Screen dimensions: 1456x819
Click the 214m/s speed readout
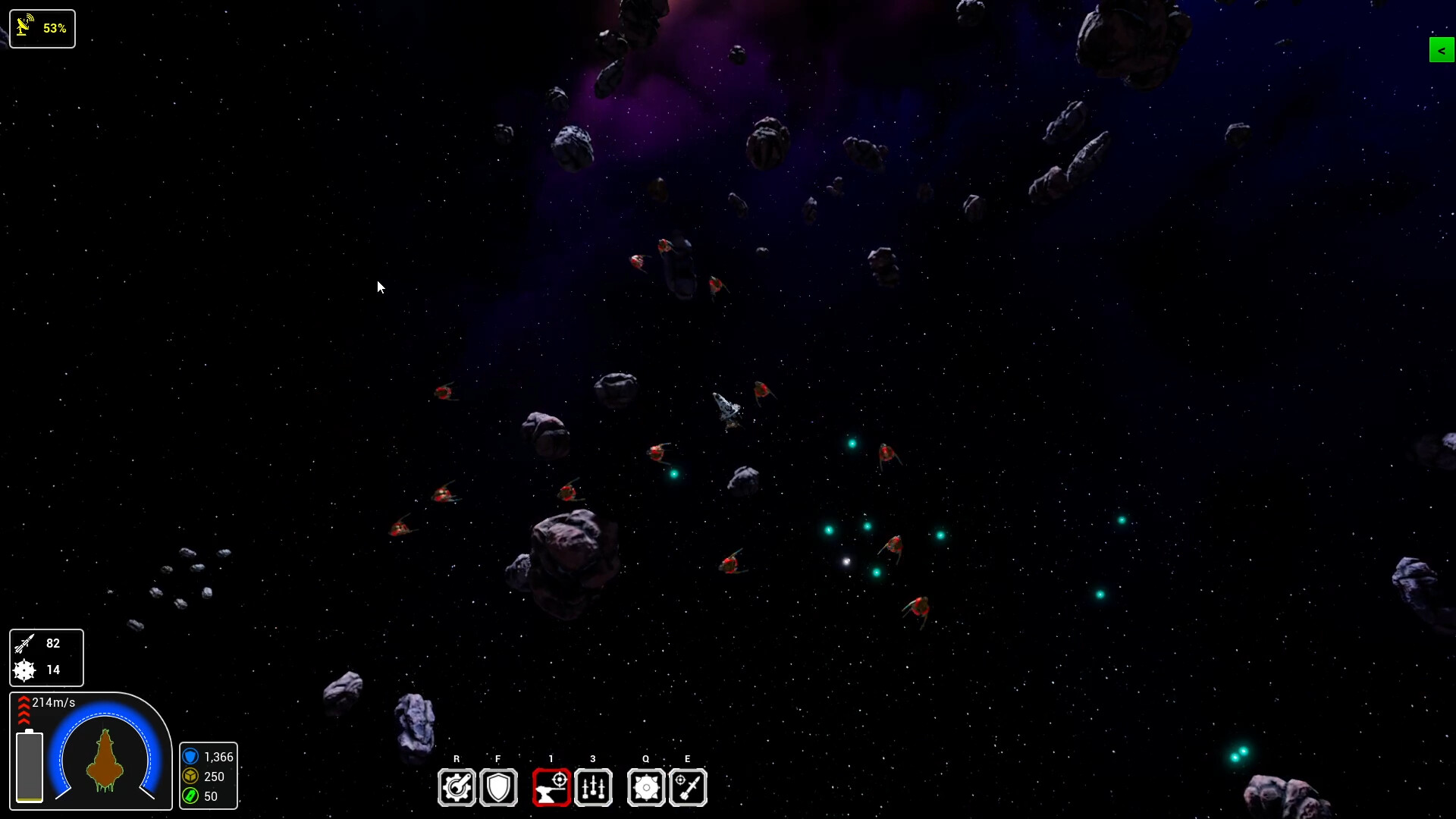pyautogui.click(x=52, y=703)
